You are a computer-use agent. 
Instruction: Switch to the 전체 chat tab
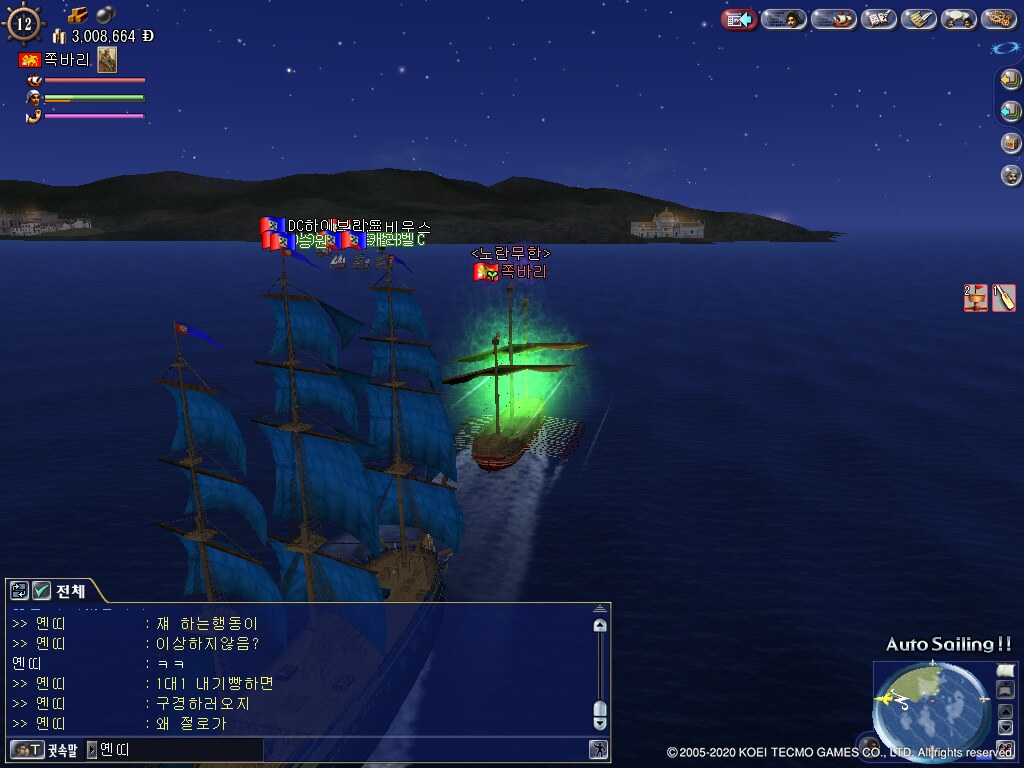[70, 590]
